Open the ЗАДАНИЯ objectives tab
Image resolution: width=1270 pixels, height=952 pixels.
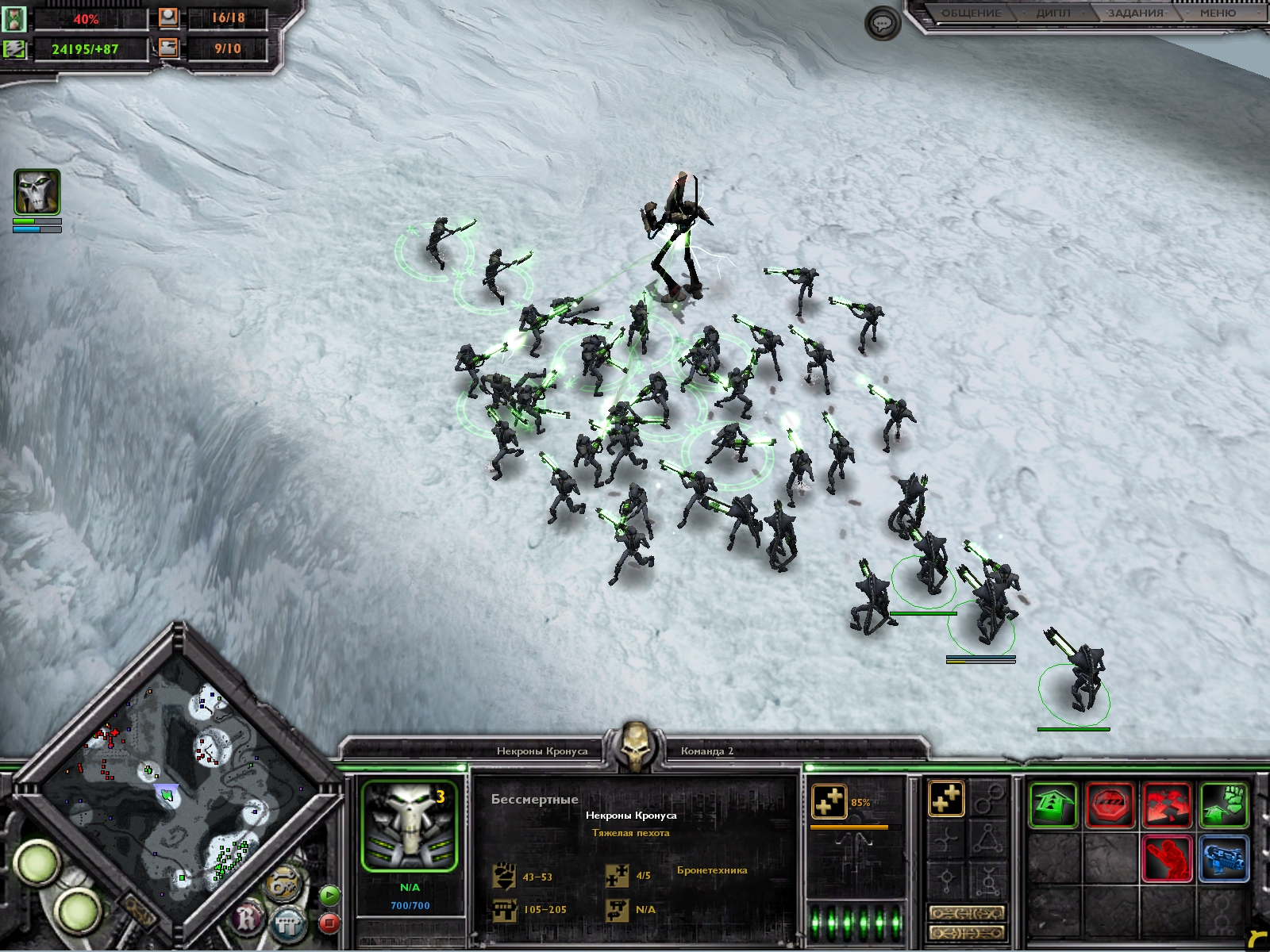1135,13
